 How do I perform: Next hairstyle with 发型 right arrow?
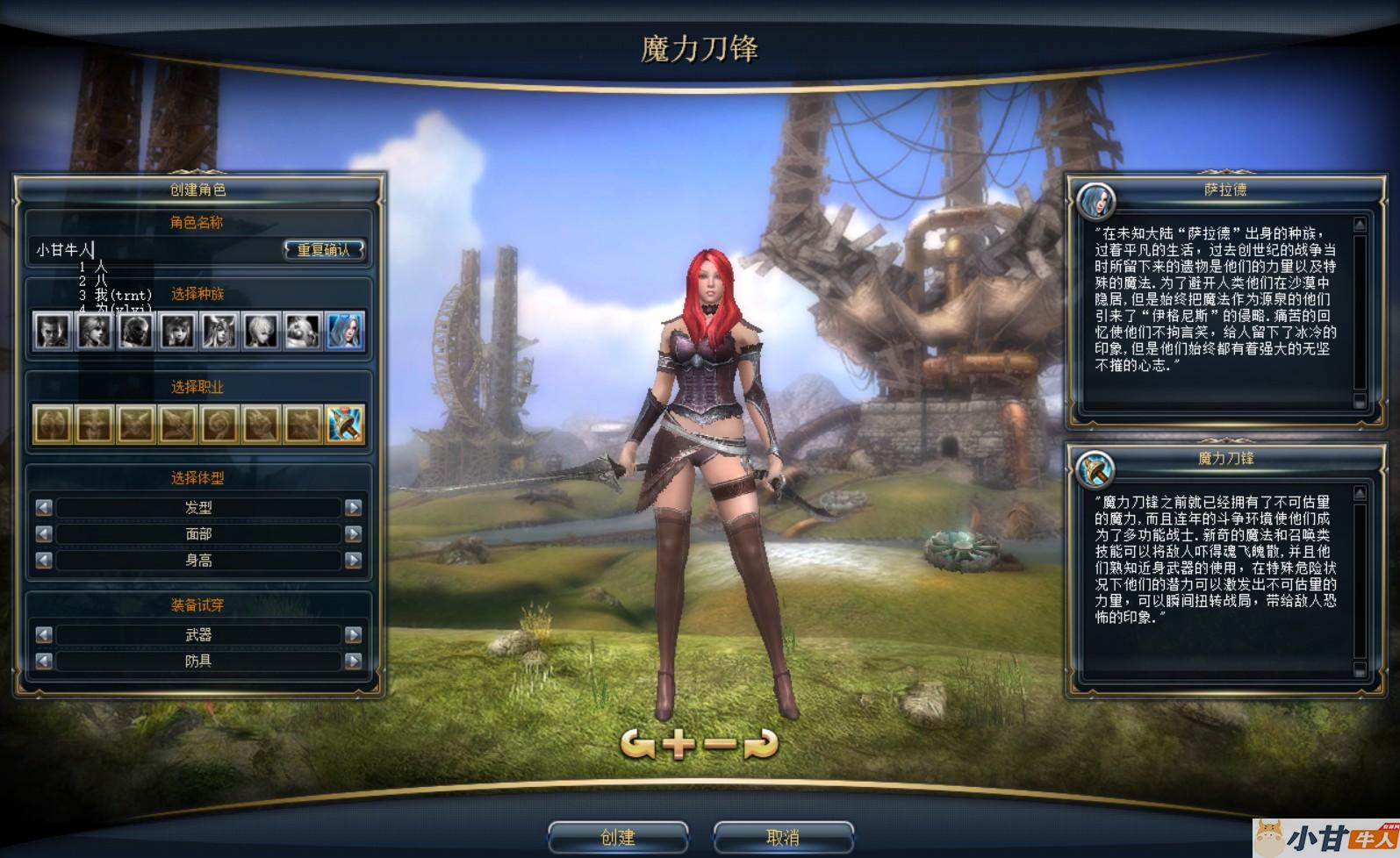tap(354, 507)
